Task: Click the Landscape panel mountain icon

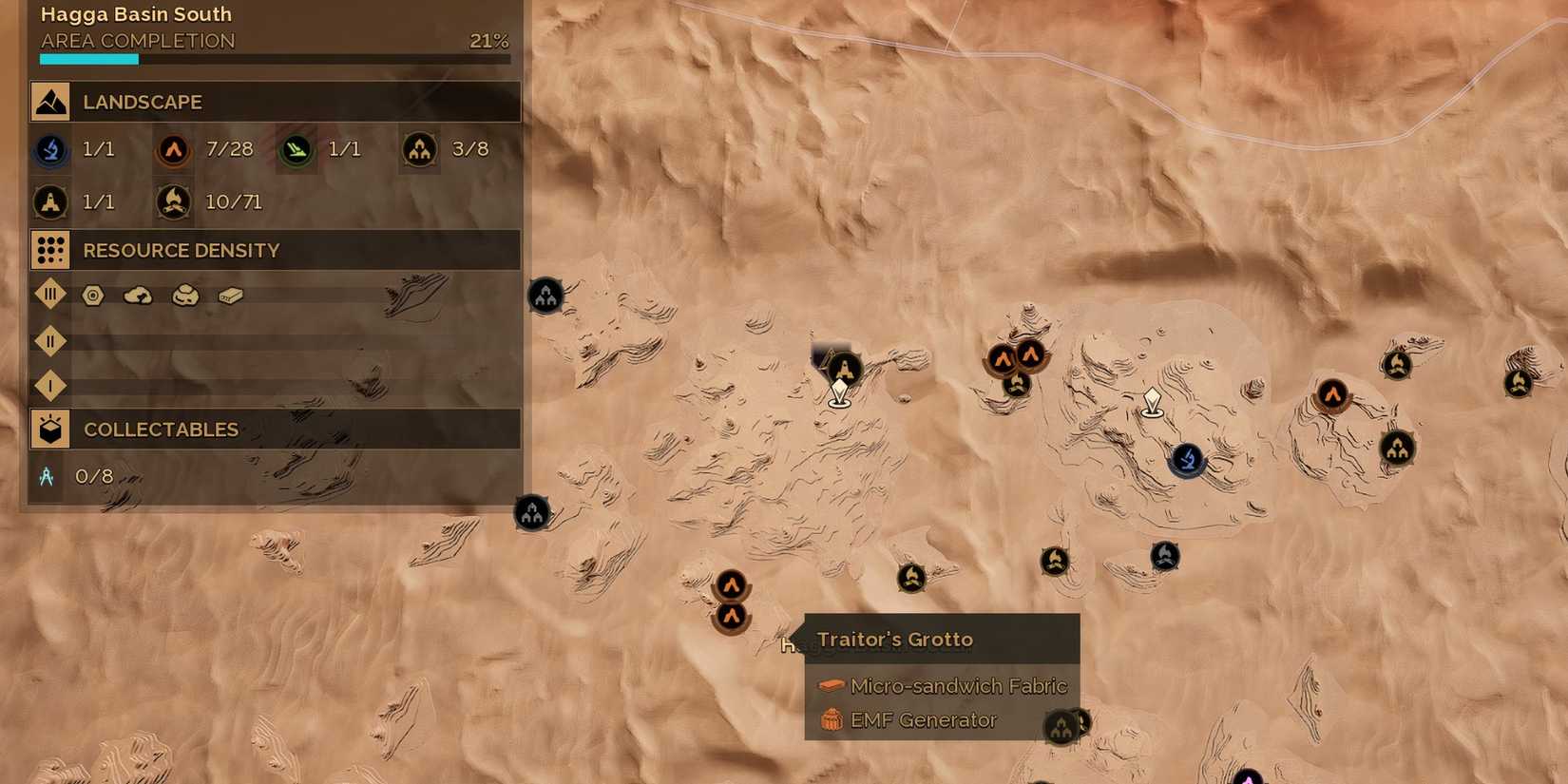Action: coord(49,101)
